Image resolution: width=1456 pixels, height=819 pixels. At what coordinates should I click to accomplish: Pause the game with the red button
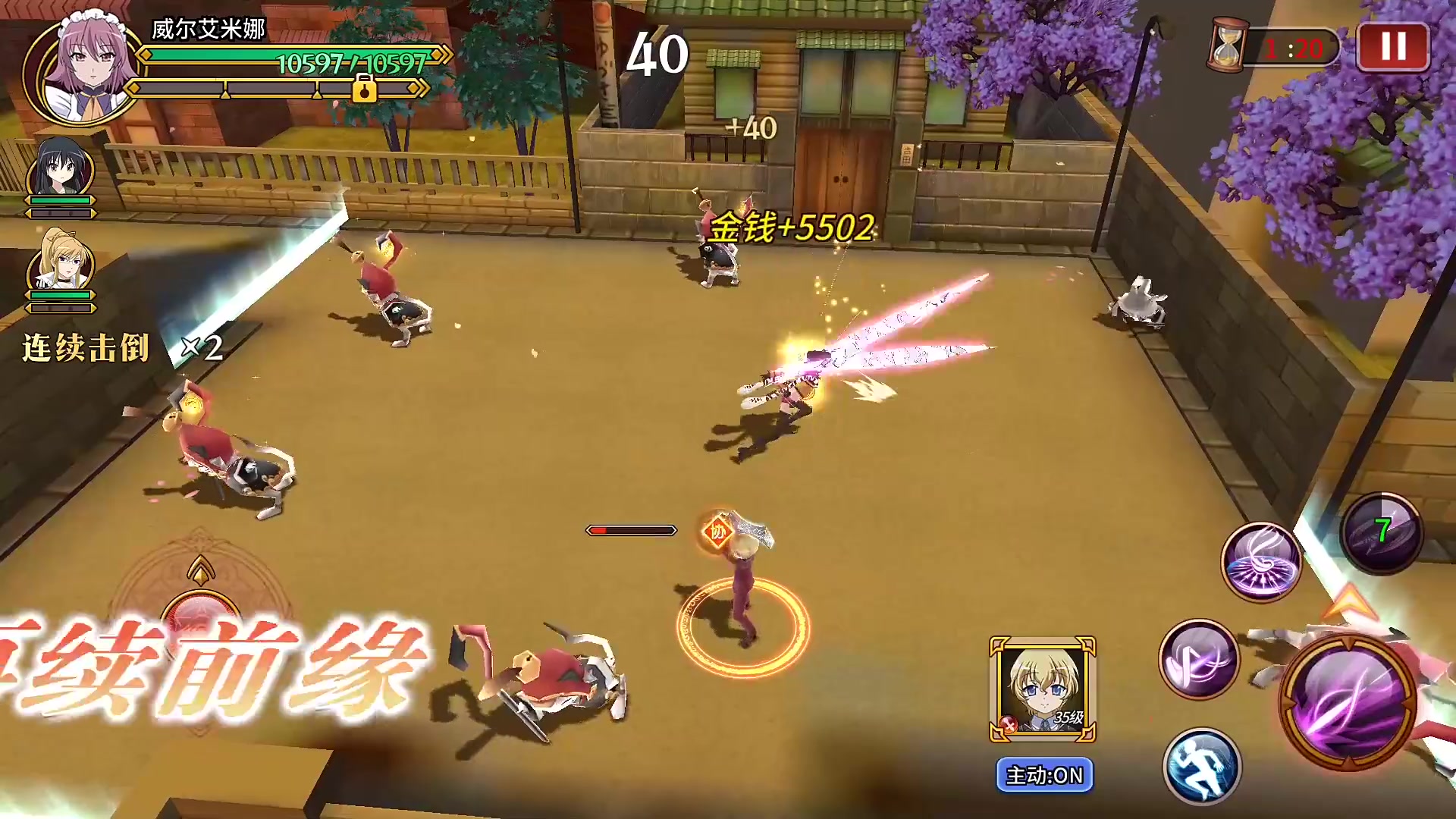point(1392,47)
